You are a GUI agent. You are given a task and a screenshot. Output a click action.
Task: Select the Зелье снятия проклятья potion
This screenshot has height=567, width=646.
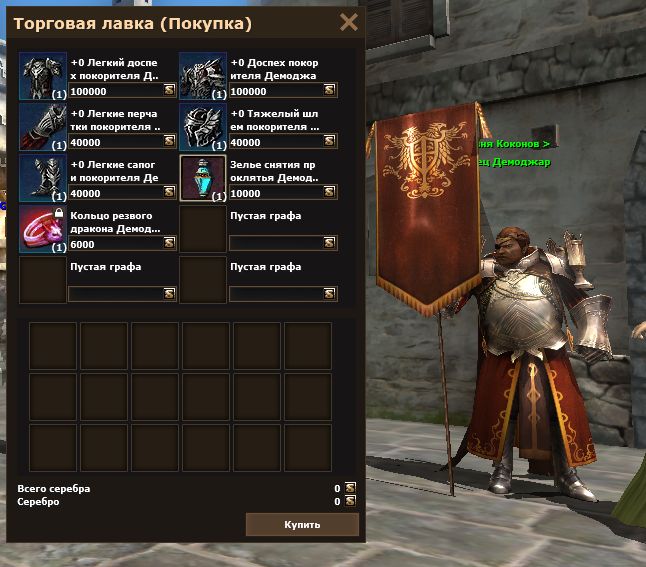pyautogui.click(x=204, y=178)
